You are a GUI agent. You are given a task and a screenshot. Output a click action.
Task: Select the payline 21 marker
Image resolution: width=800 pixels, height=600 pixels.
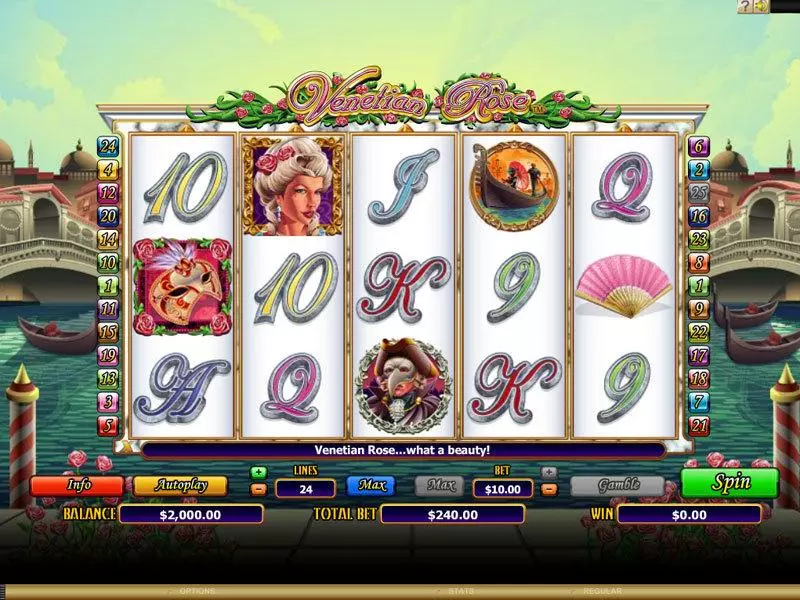699,427
